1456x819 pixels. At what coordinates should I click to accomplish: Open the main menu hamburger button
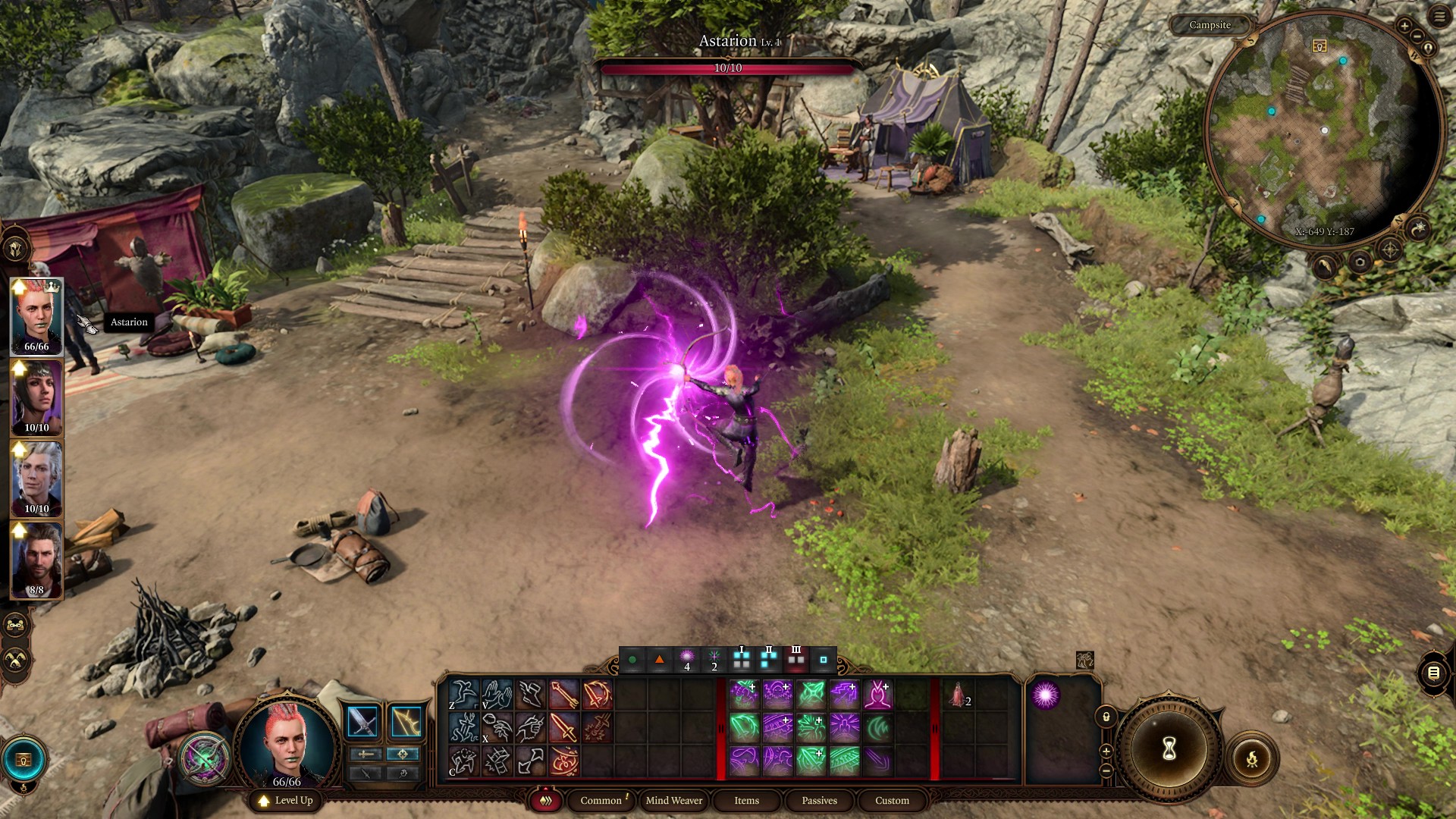point(1439,16)
